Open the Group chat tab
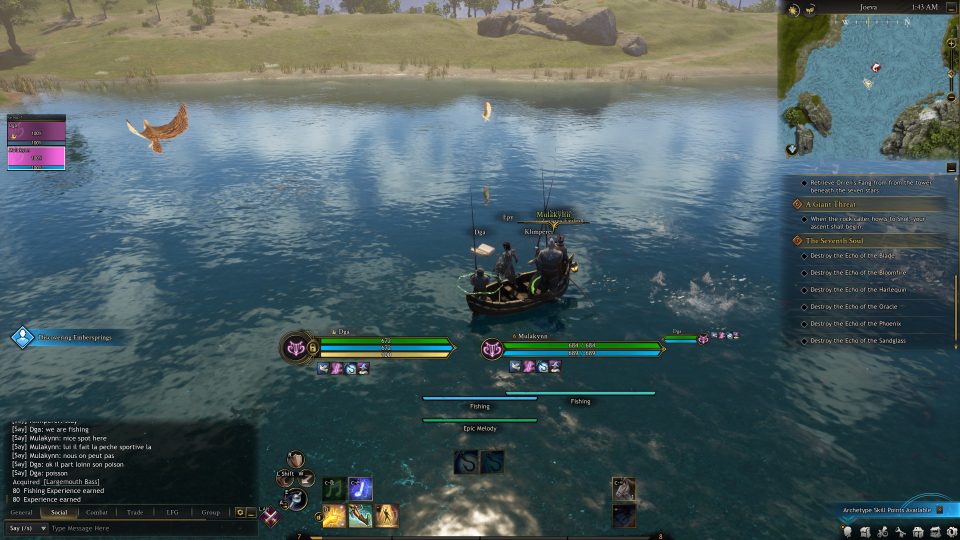Image resolution: width=960 pixels, height=540 pixels. 210,512
